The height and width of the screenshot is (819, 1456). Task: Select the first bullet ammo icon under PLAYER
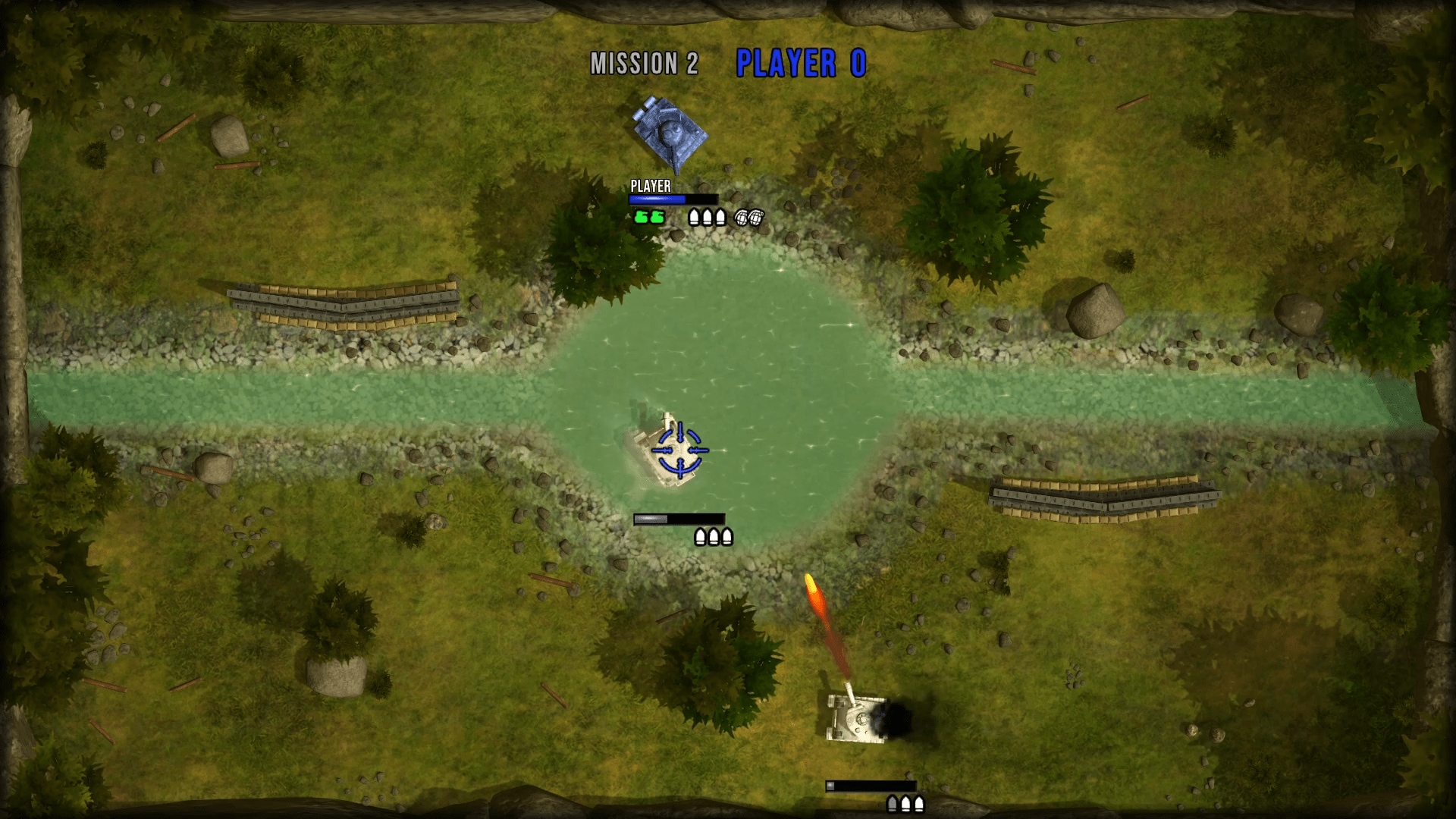tap(694, 218)
